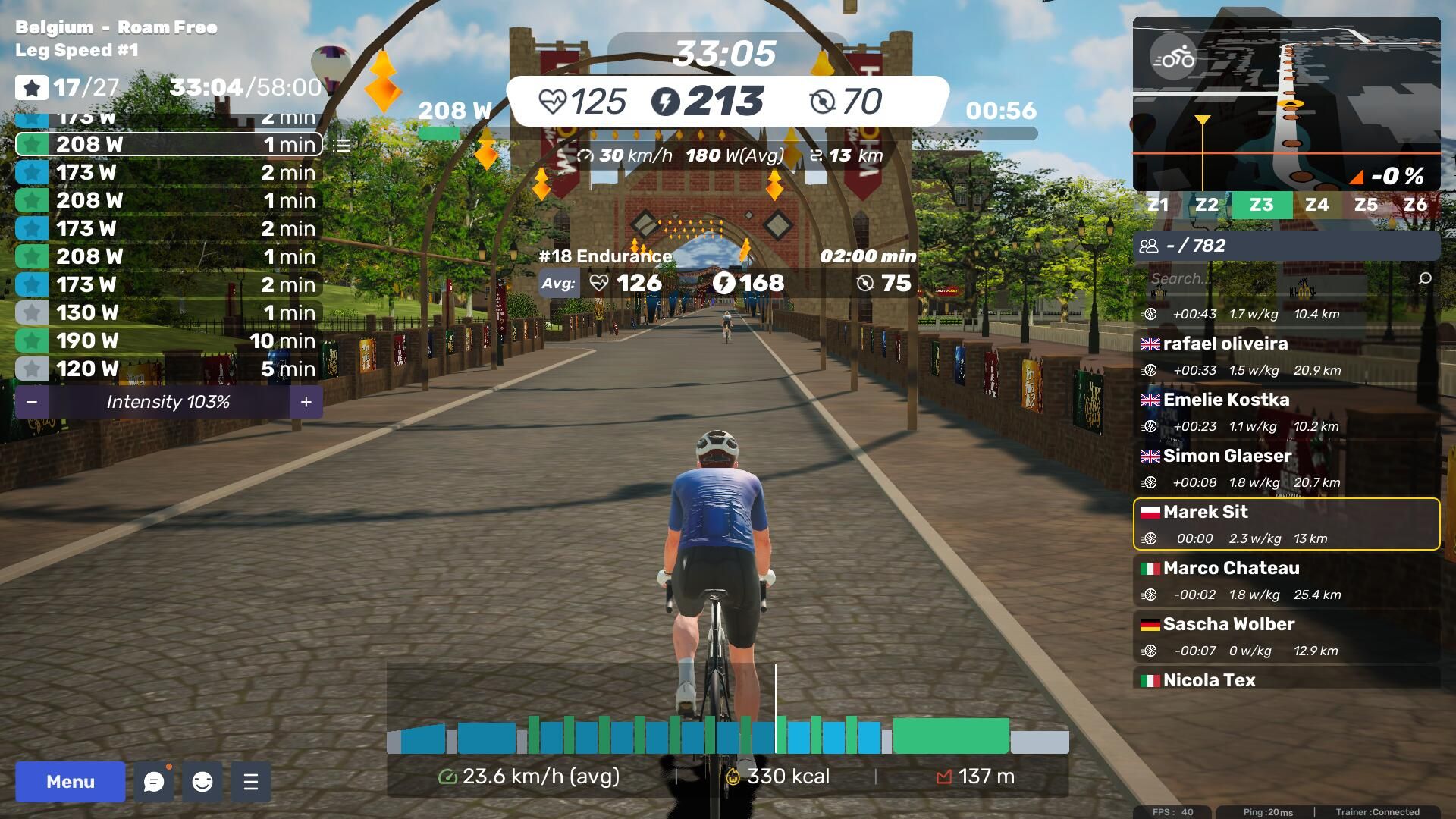Open the three-line list button beside emotes
Viewport: 1456px width, 819px height.
coord(251,782)
